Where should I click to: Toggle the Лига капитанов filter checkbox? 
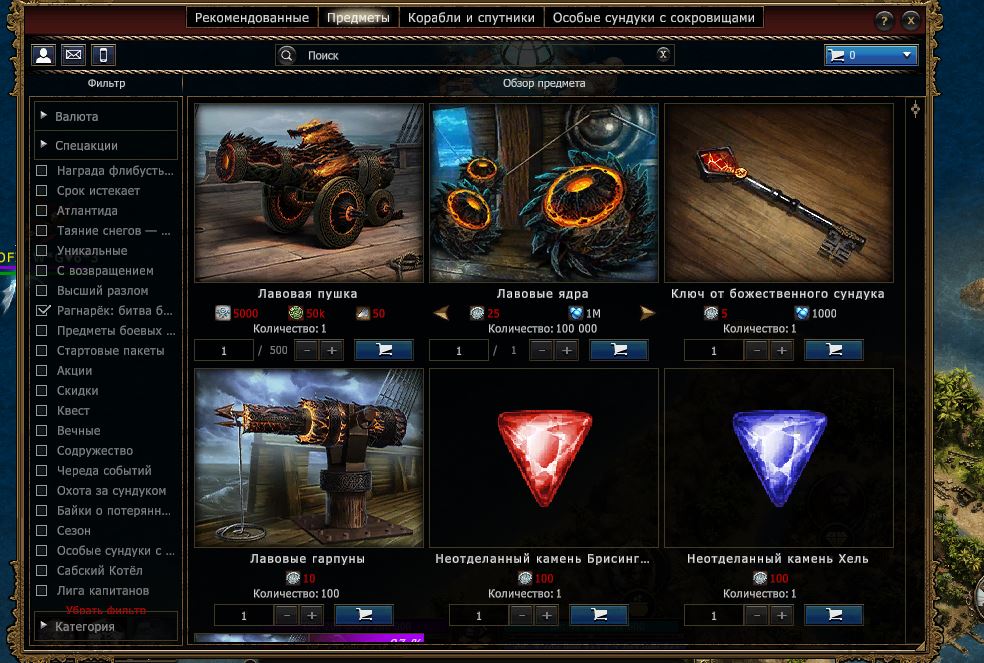pyautogui.click(x=42, y=591)
